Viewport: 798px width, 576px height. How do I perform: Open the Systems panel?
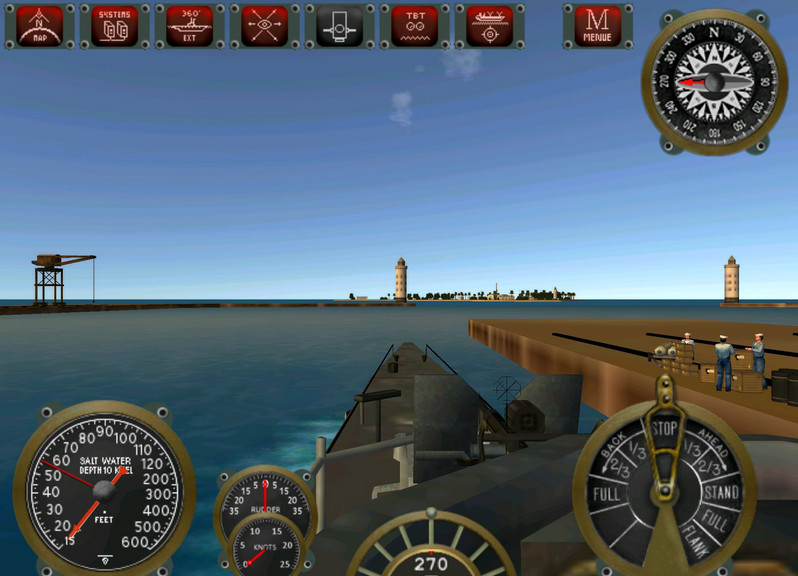click(115, 26)
